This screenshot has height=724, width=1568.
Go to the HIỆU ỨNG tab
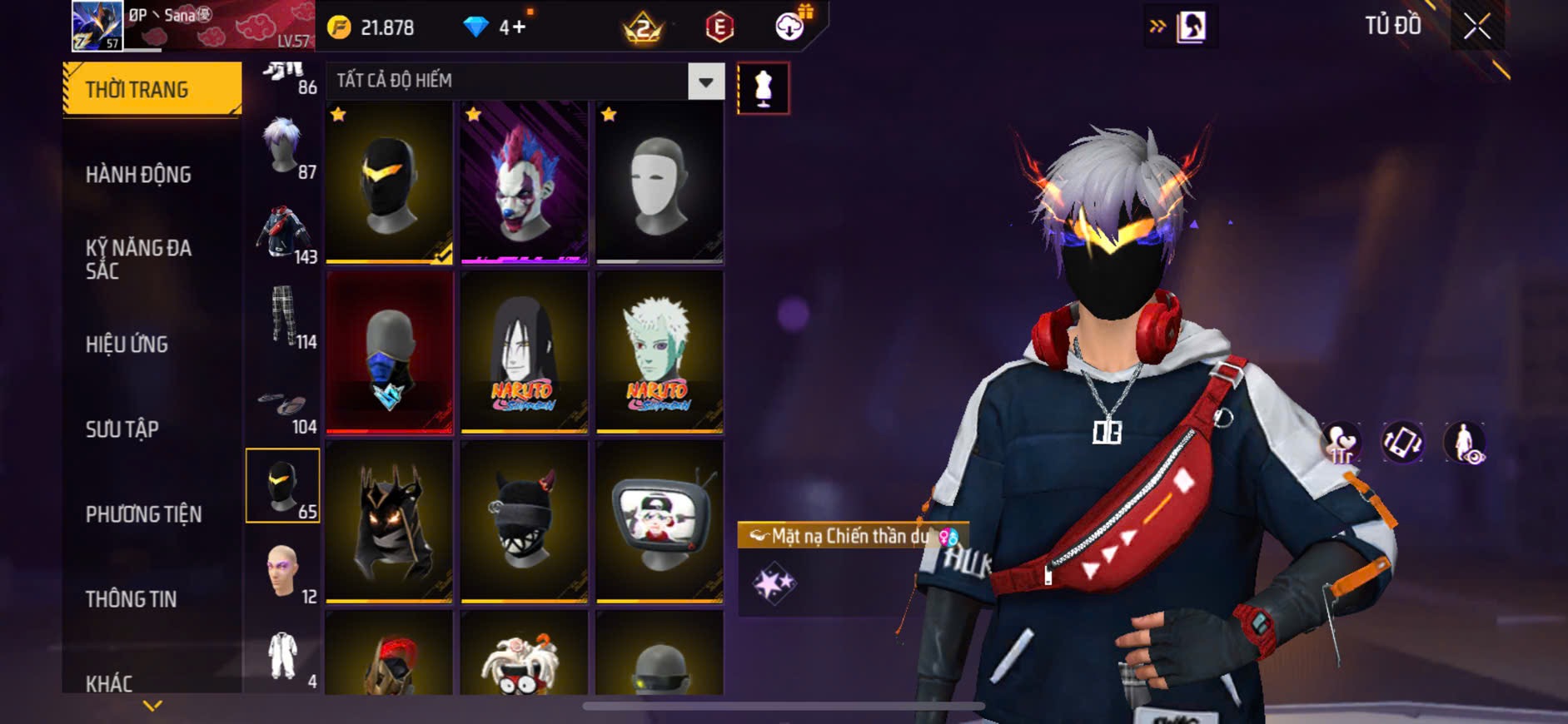[x=127, y=345]
